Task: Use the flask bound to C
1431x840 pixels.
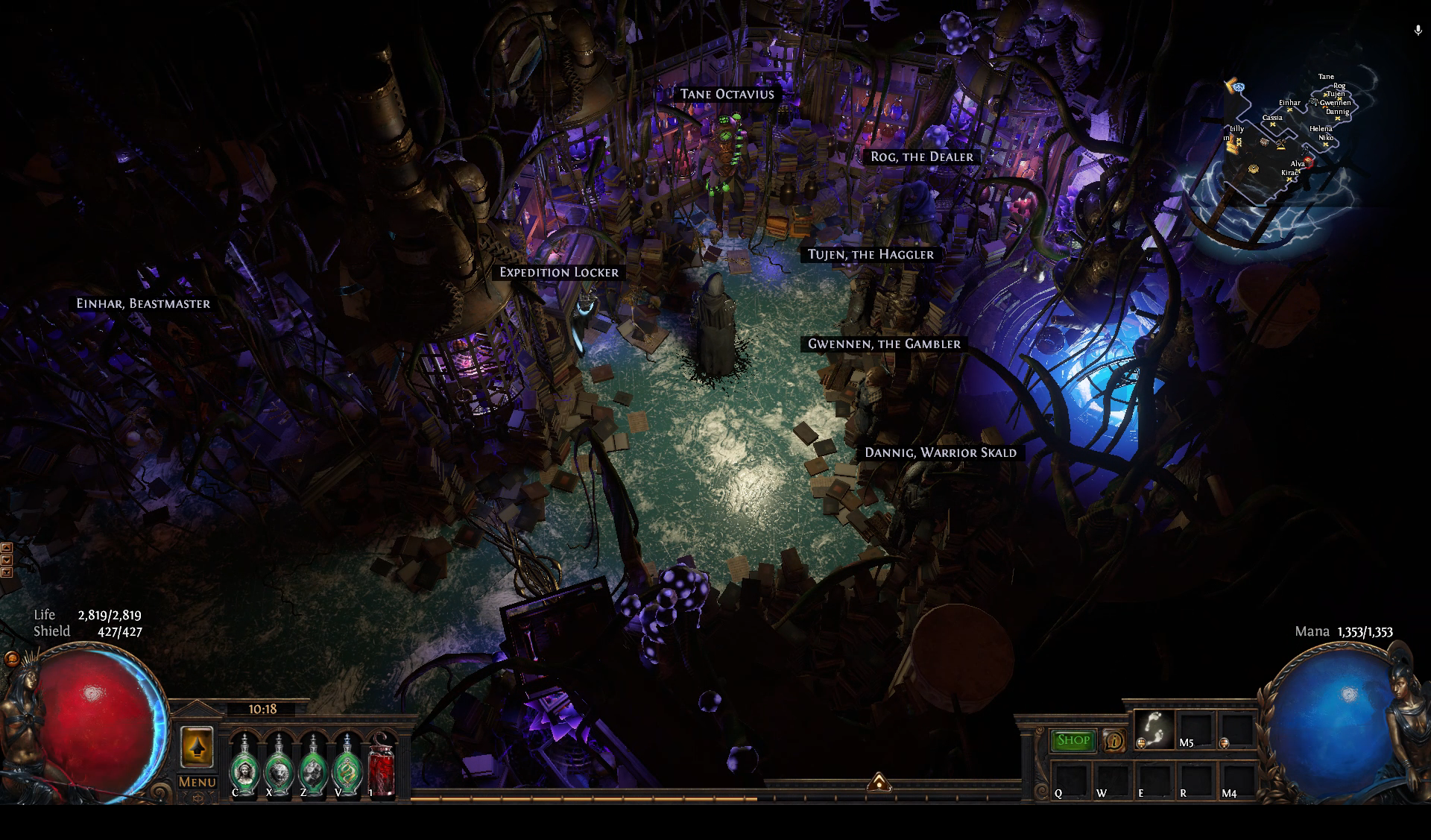Action: click(244, 765)
